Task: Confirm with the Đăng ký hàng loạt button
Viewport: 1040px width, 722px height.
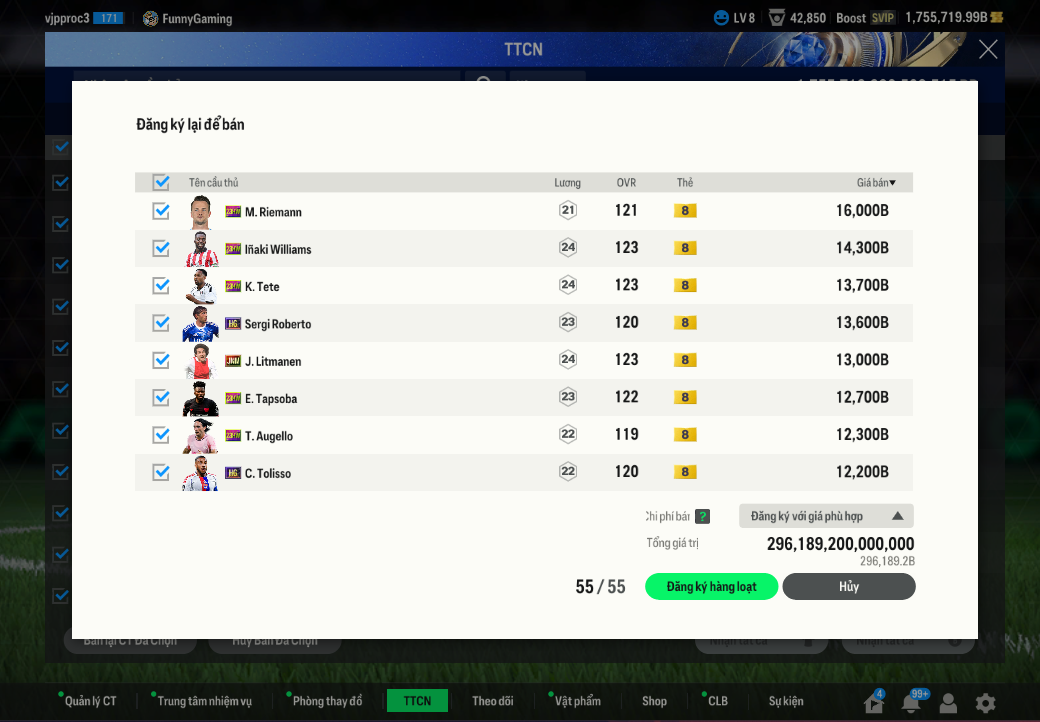Action: tap(711, 587)
